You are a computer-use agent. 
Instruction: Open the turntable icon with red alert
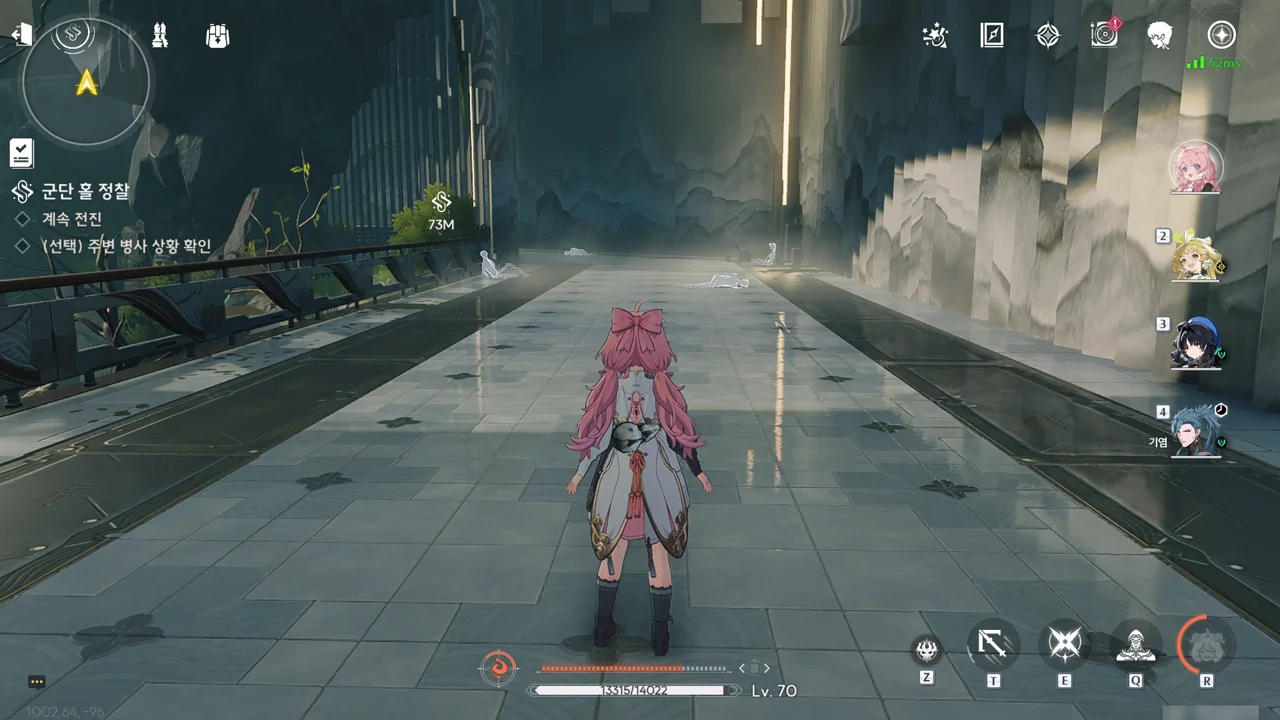pyautogui.click(x=1104, y=35)
